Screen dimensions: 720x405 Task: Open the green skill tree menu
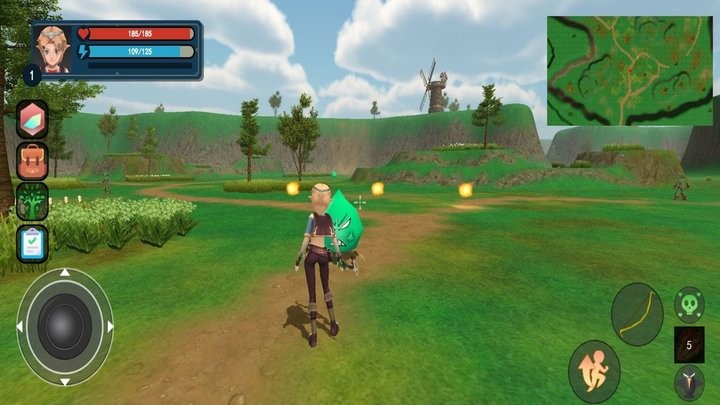[x=32, y=201]
